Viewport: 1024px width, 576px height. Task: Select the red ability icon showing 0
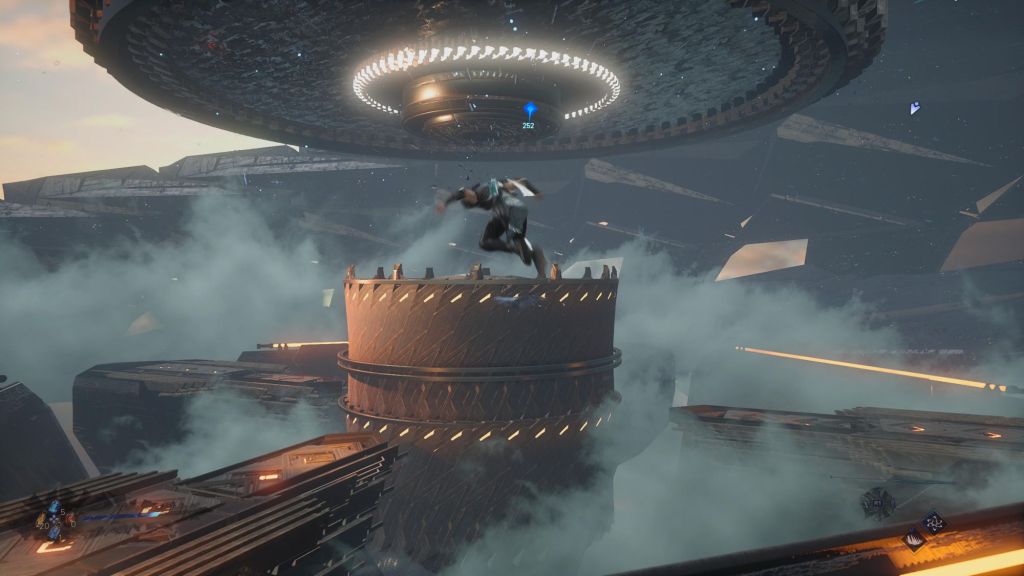(x=68, y=521)
